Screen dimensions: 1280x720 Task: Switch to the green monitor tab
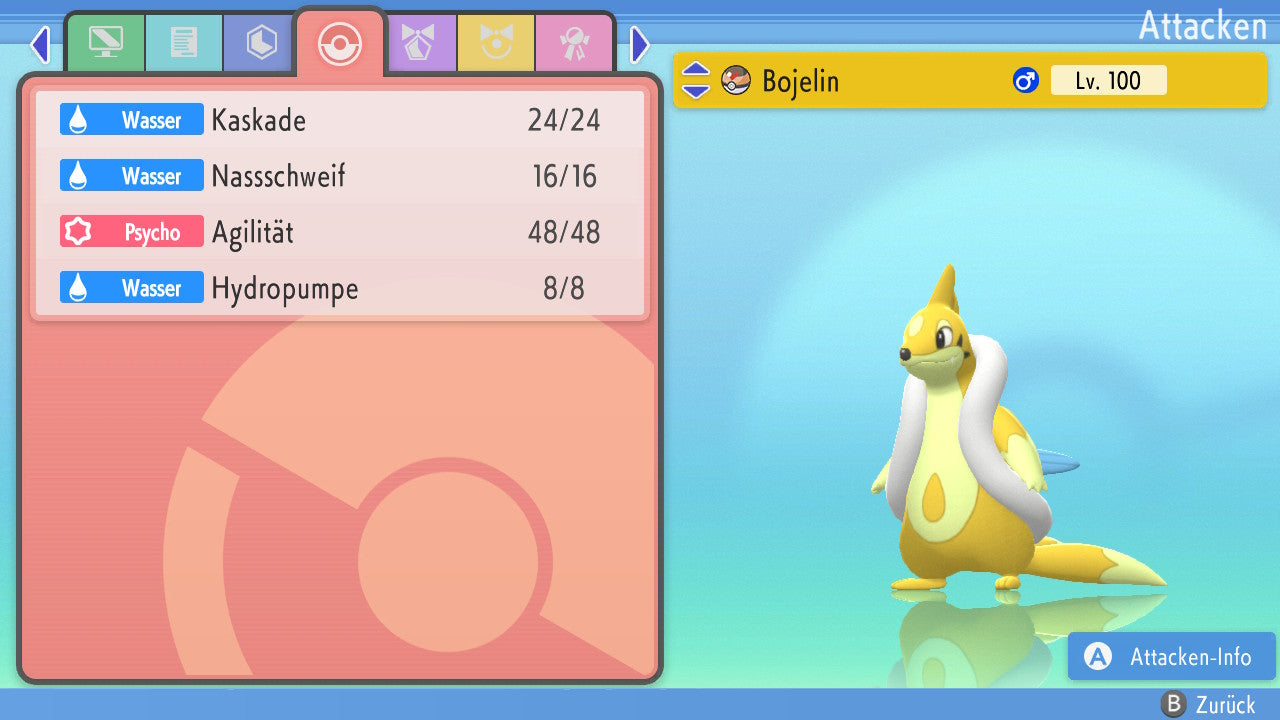(x=105, y=43)
